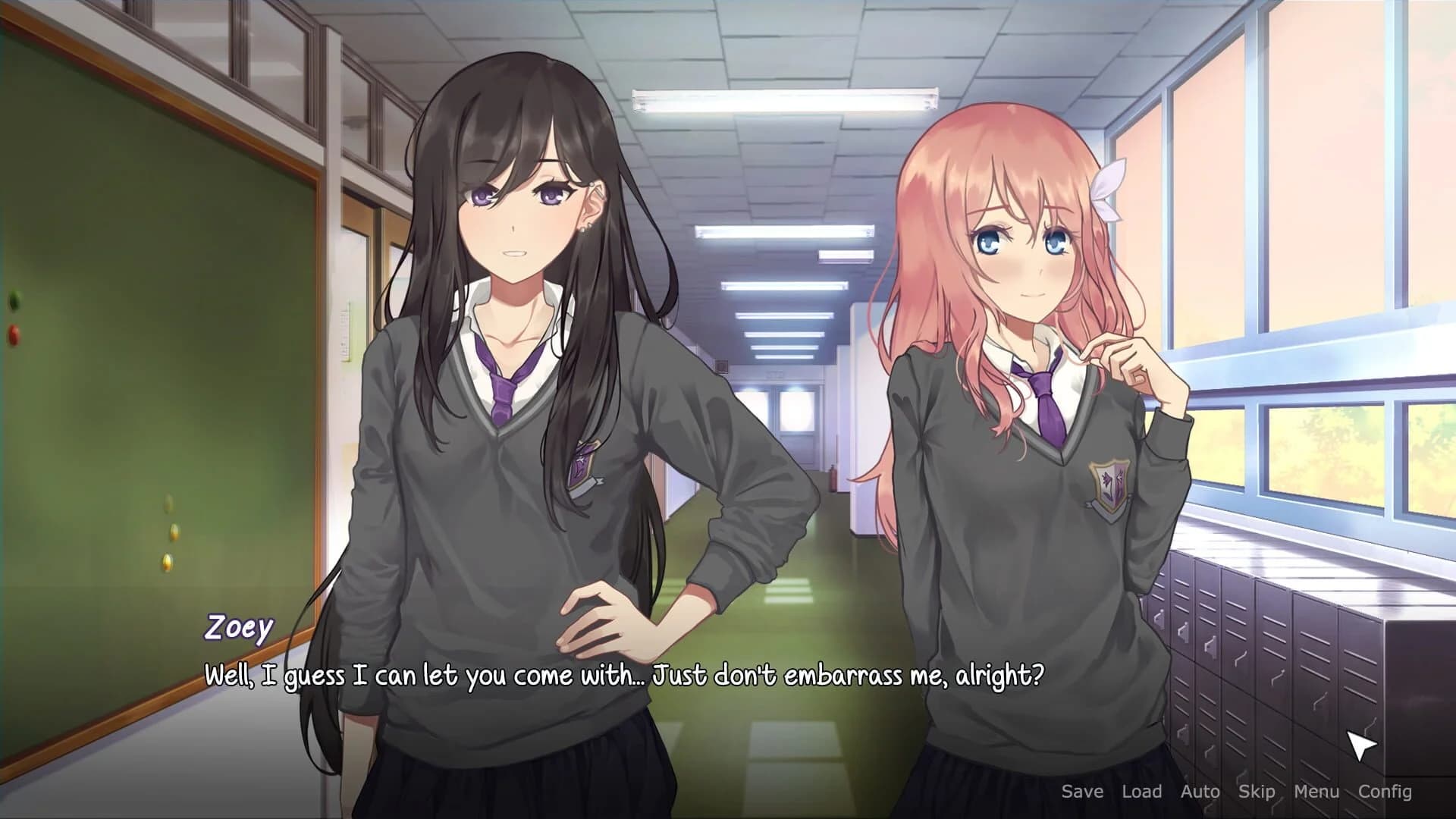The width and height of the screenshot is (1456, 819).
Task: Click the Zoey name tag above the dialogue
Action: pos(238,626)
